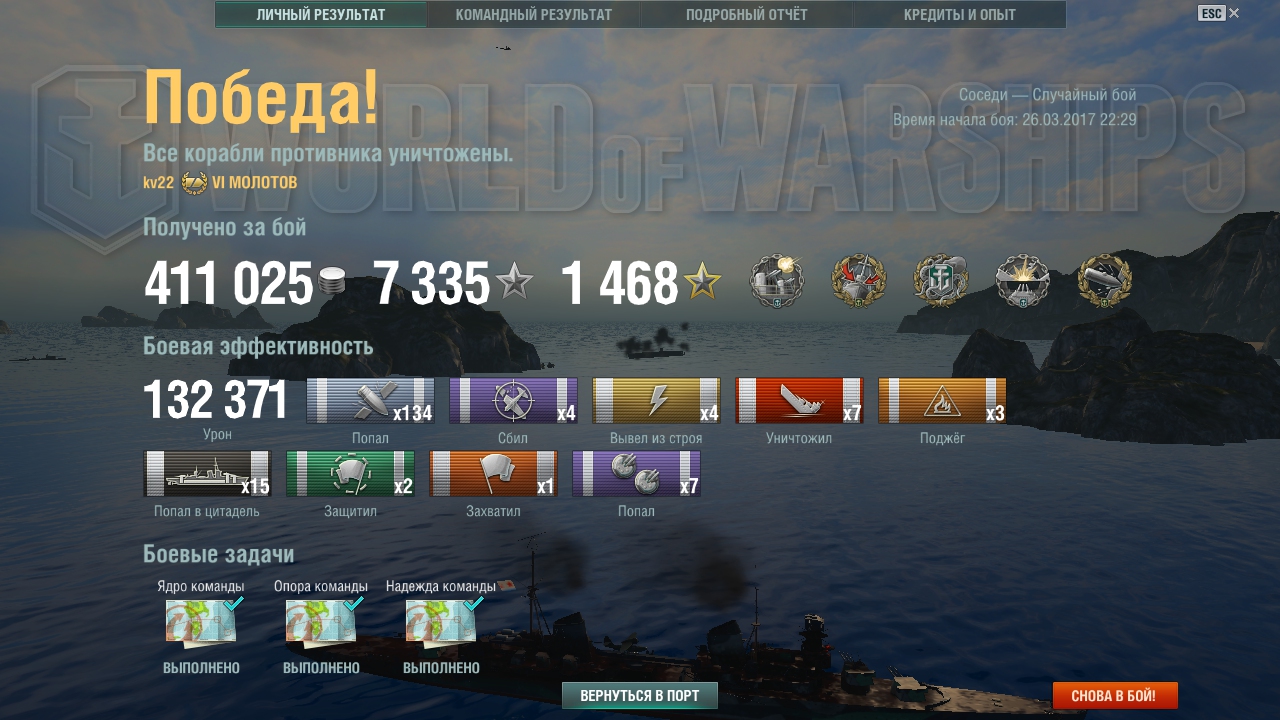Click the Защитил x2 ribbon
This screenshot has width=1280, height=720.
pyautogui.click(x=350, y=473)
